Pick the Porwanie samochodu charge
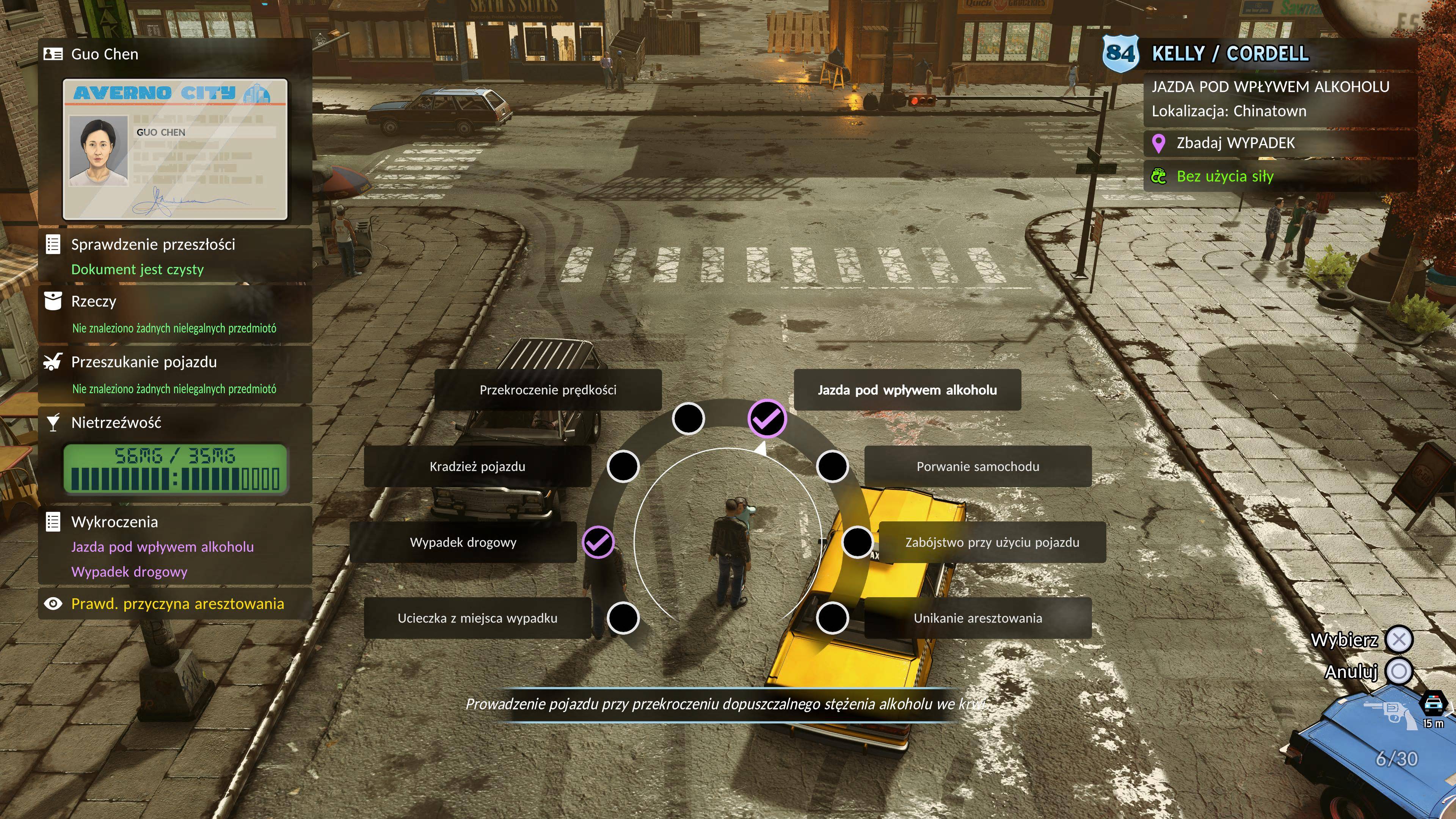The image size is (1456, 819). [x=977, y=466]
